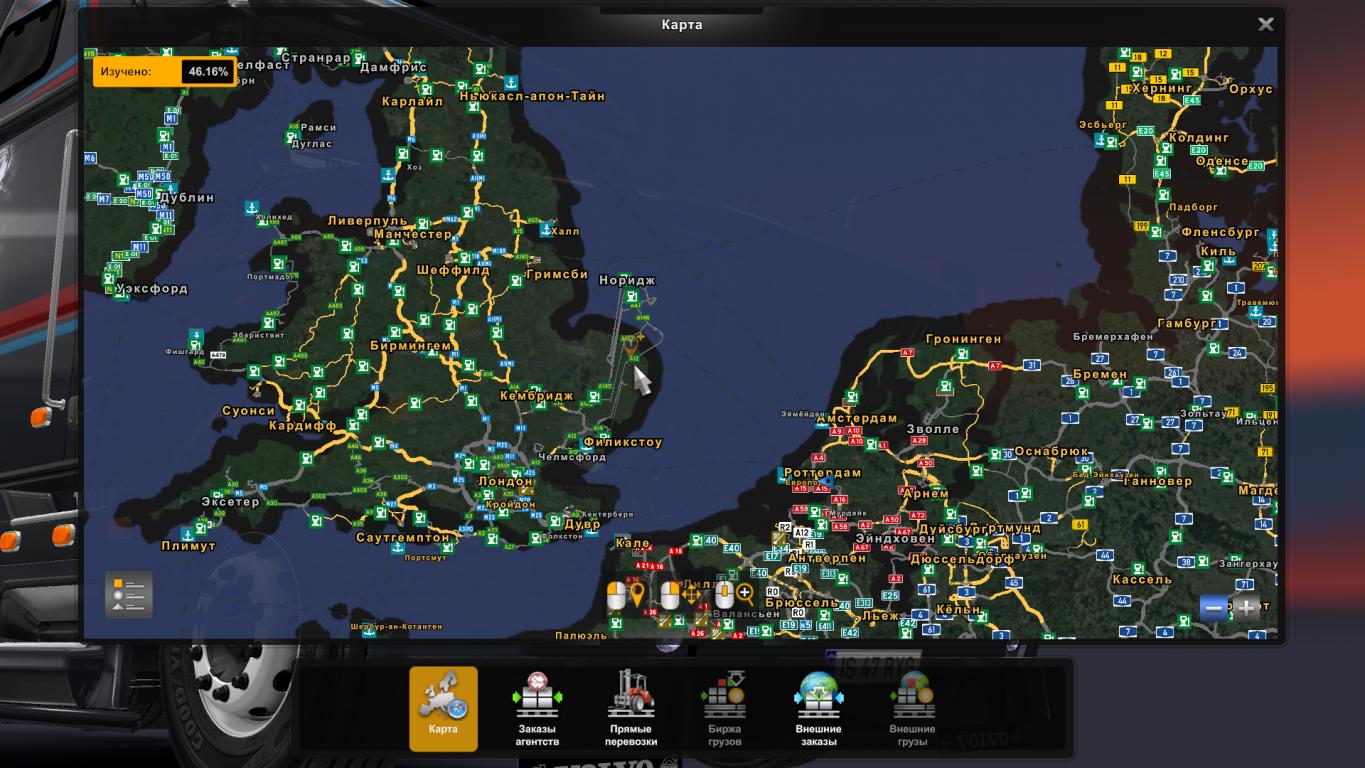Close the map window
The width and height of the screenshot is (1365, 768).
tap(1265, 24)
